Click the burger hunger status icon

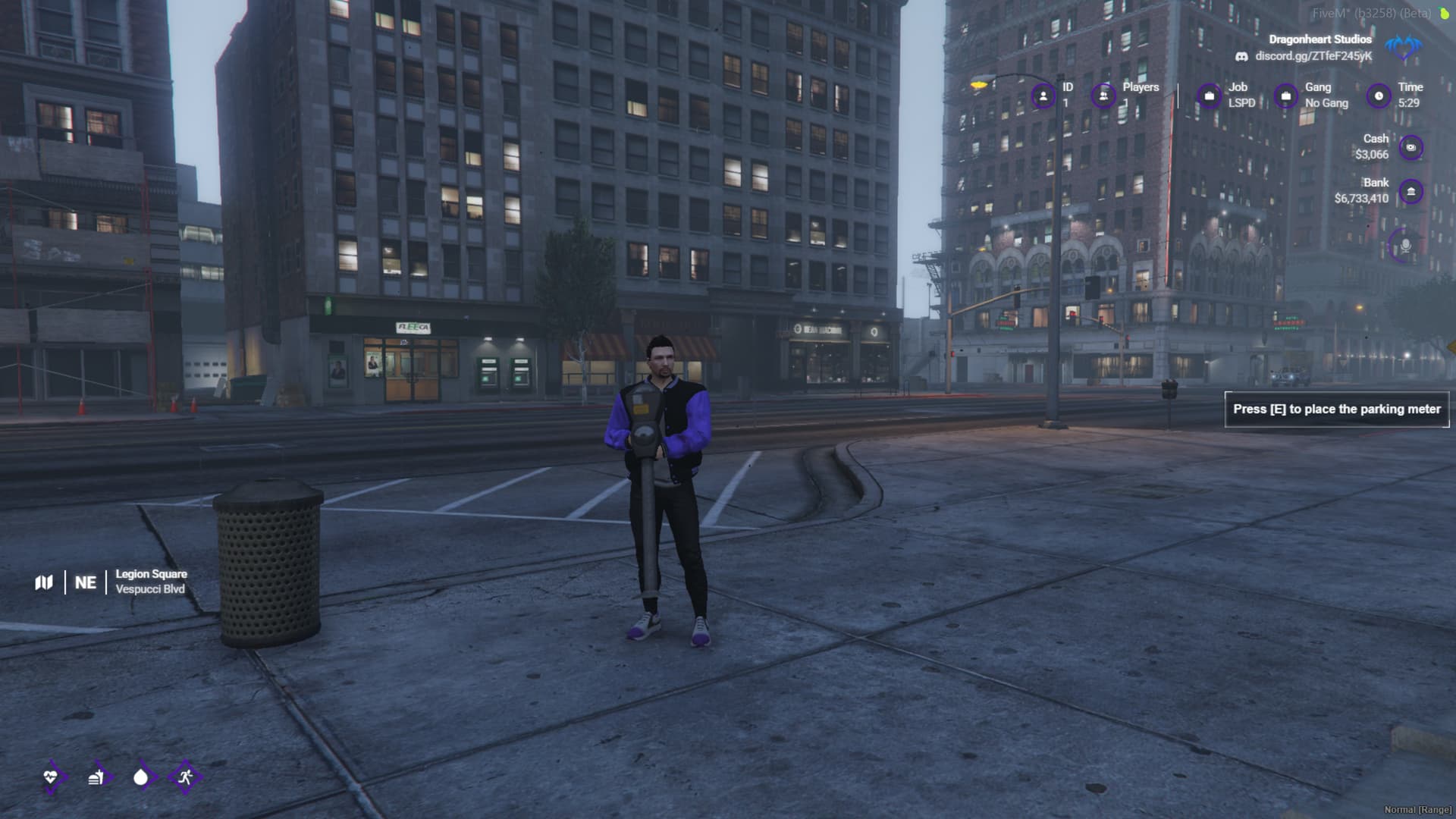pyautogui.click(x=96, y=777)
